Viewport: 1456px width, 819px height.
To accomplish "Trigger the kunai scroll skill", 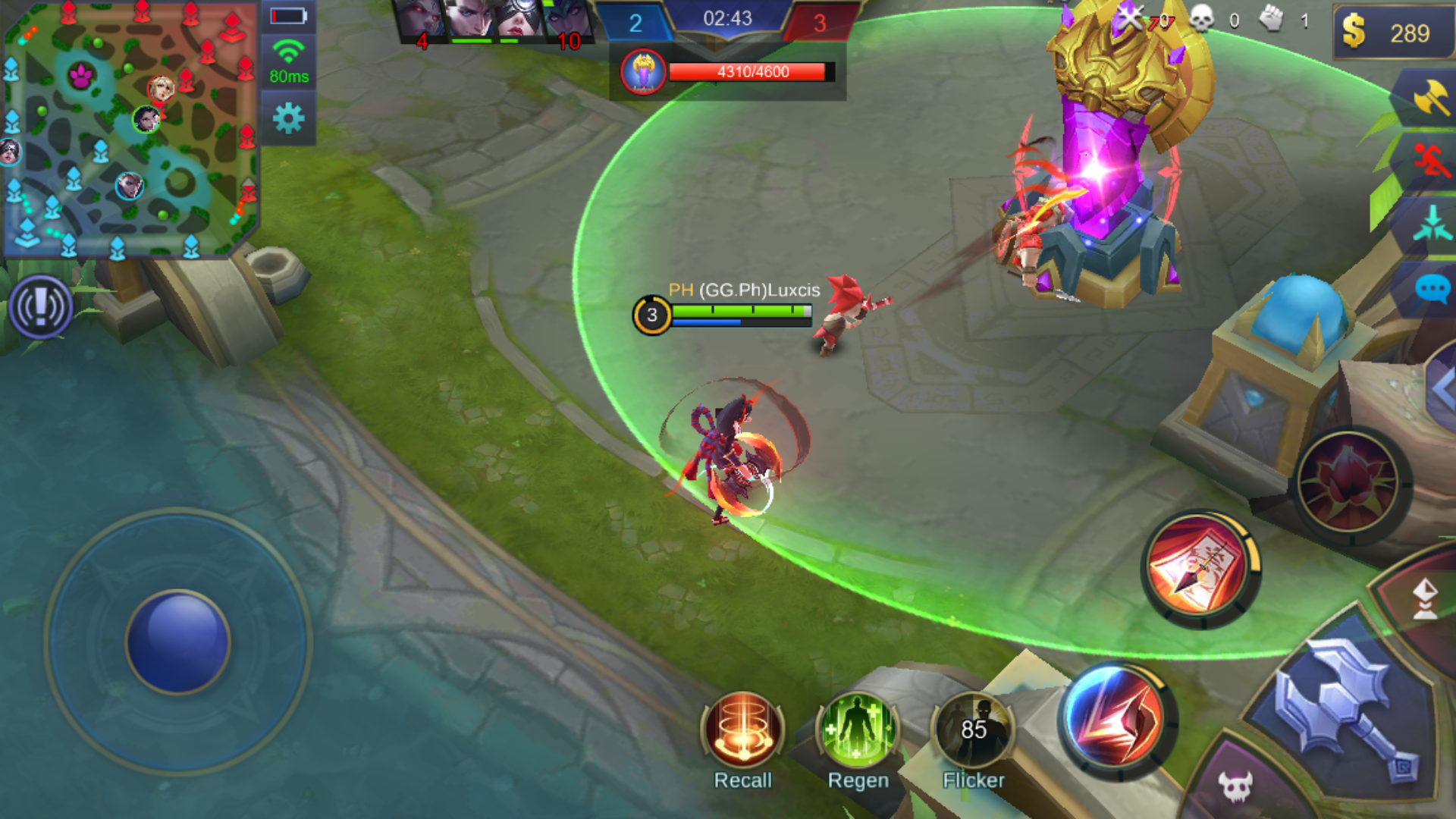I will [x=1200, y=568].
